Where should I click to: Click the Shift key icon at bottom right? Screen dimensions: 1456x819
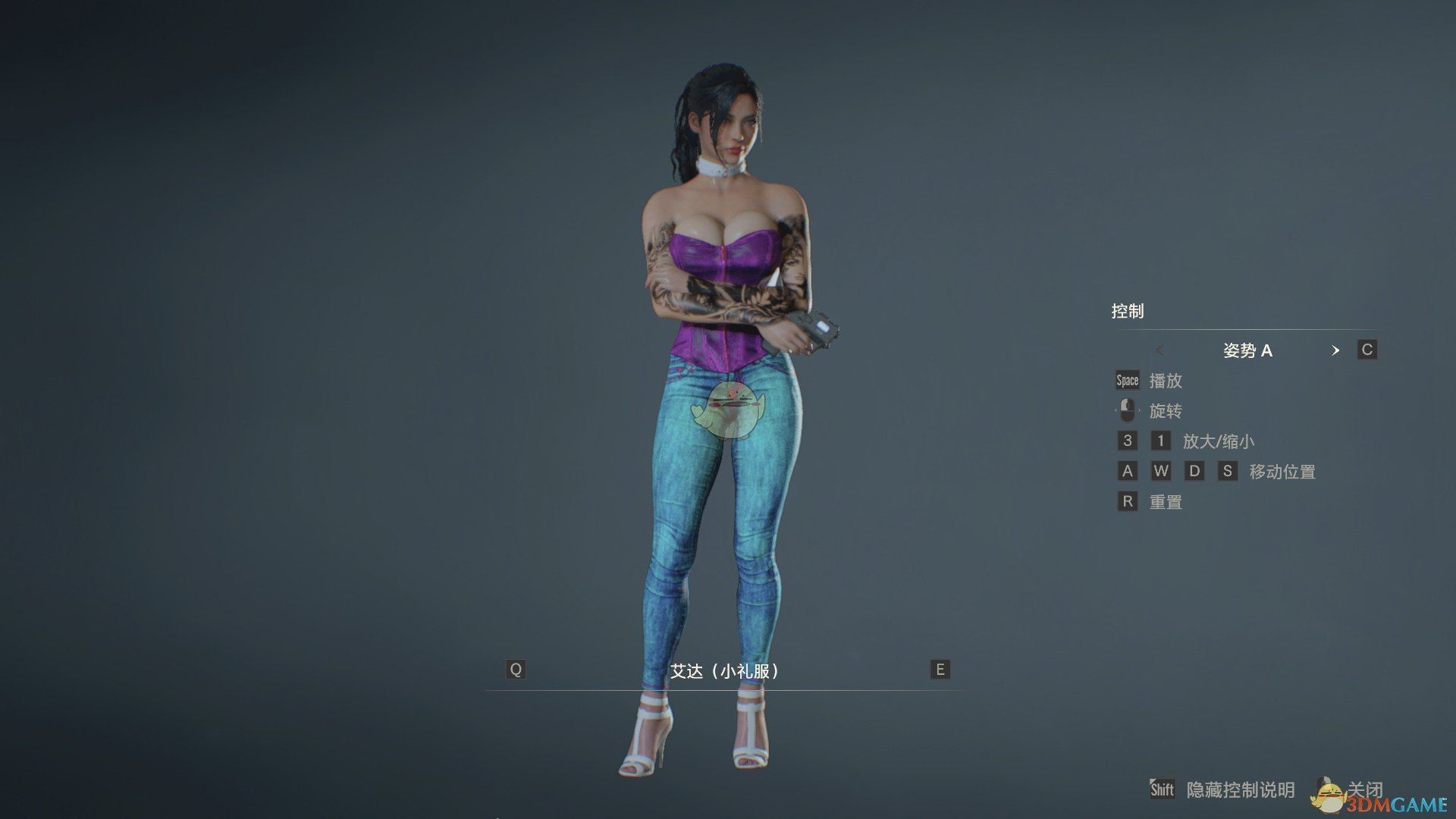tap(1161, 789)
